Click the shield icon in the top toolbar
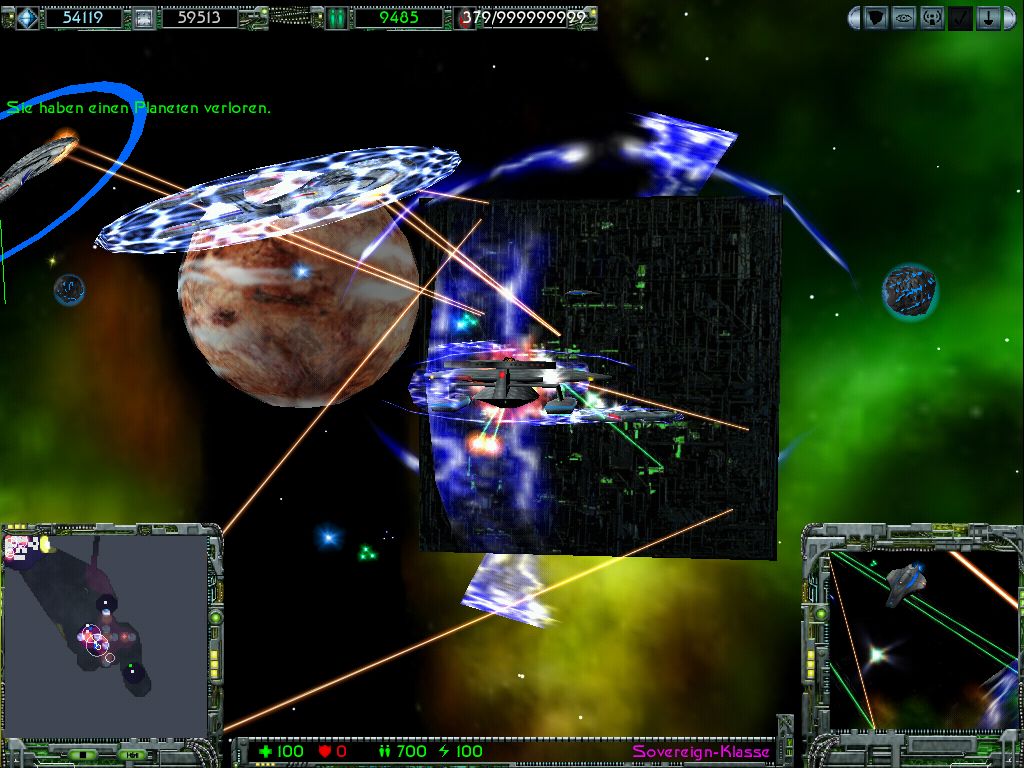The image size is (1024, 768). coord(876,17)
